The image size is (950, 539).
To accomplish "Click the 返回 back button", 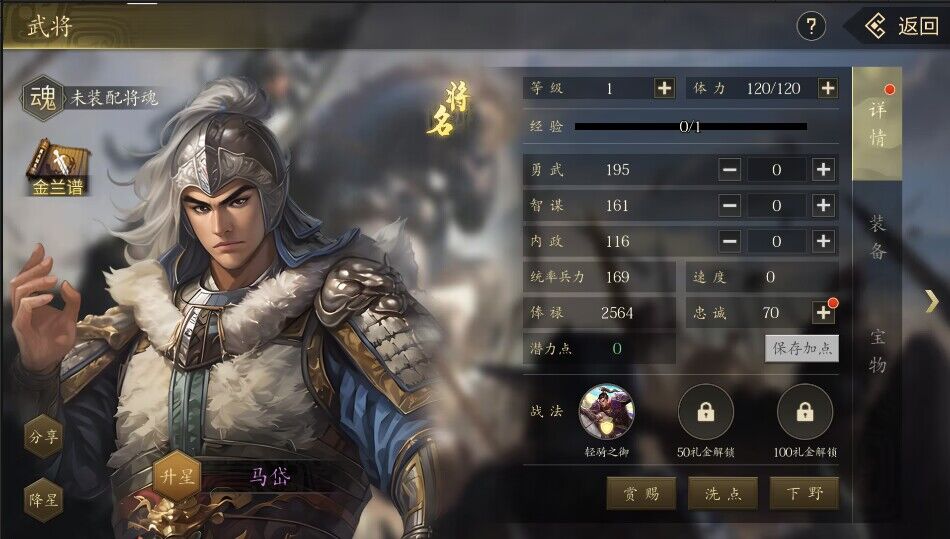I will (x=901, y=26).
